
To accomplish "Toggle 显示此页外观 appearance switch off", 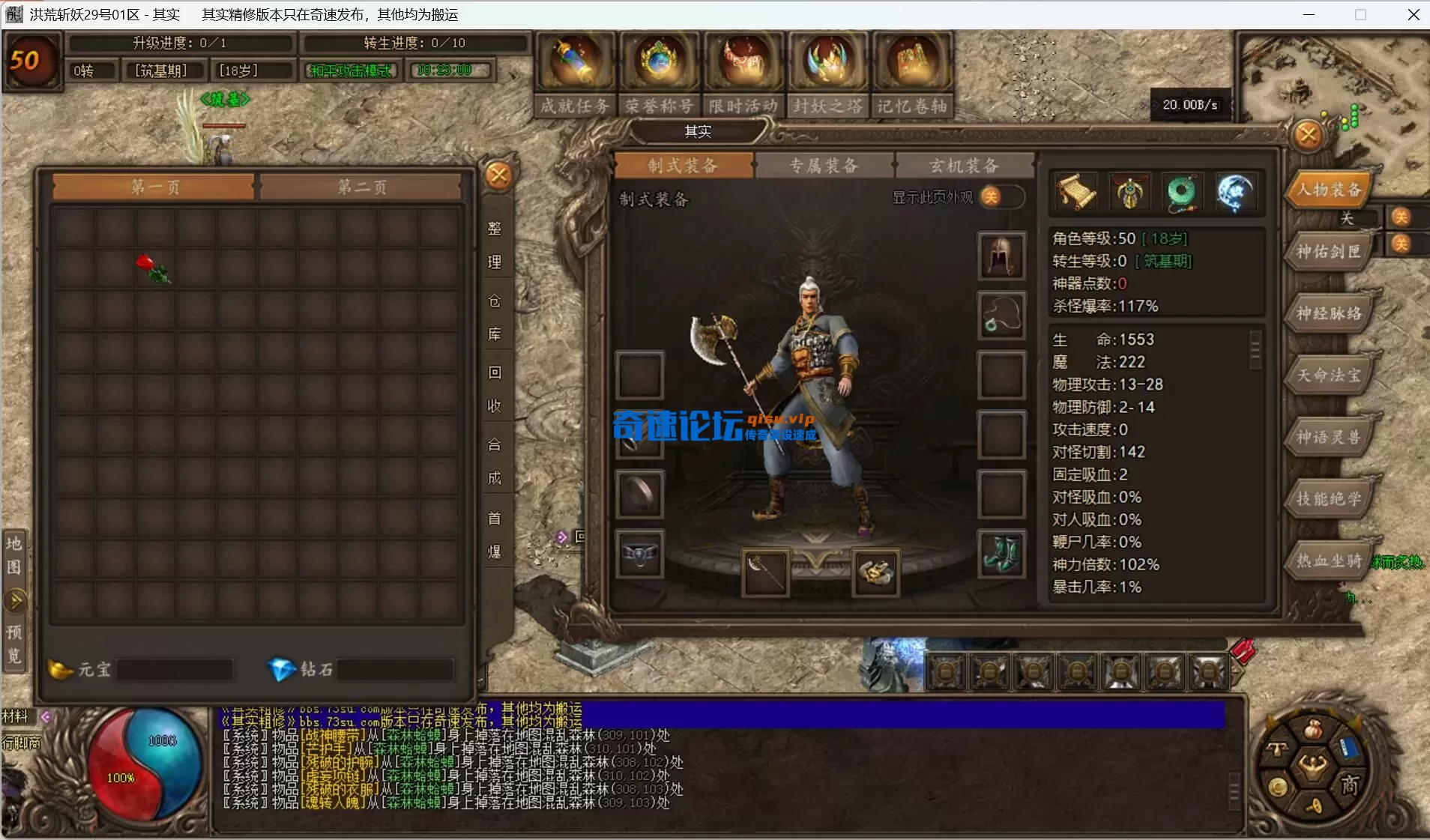I will [1001, 197].
